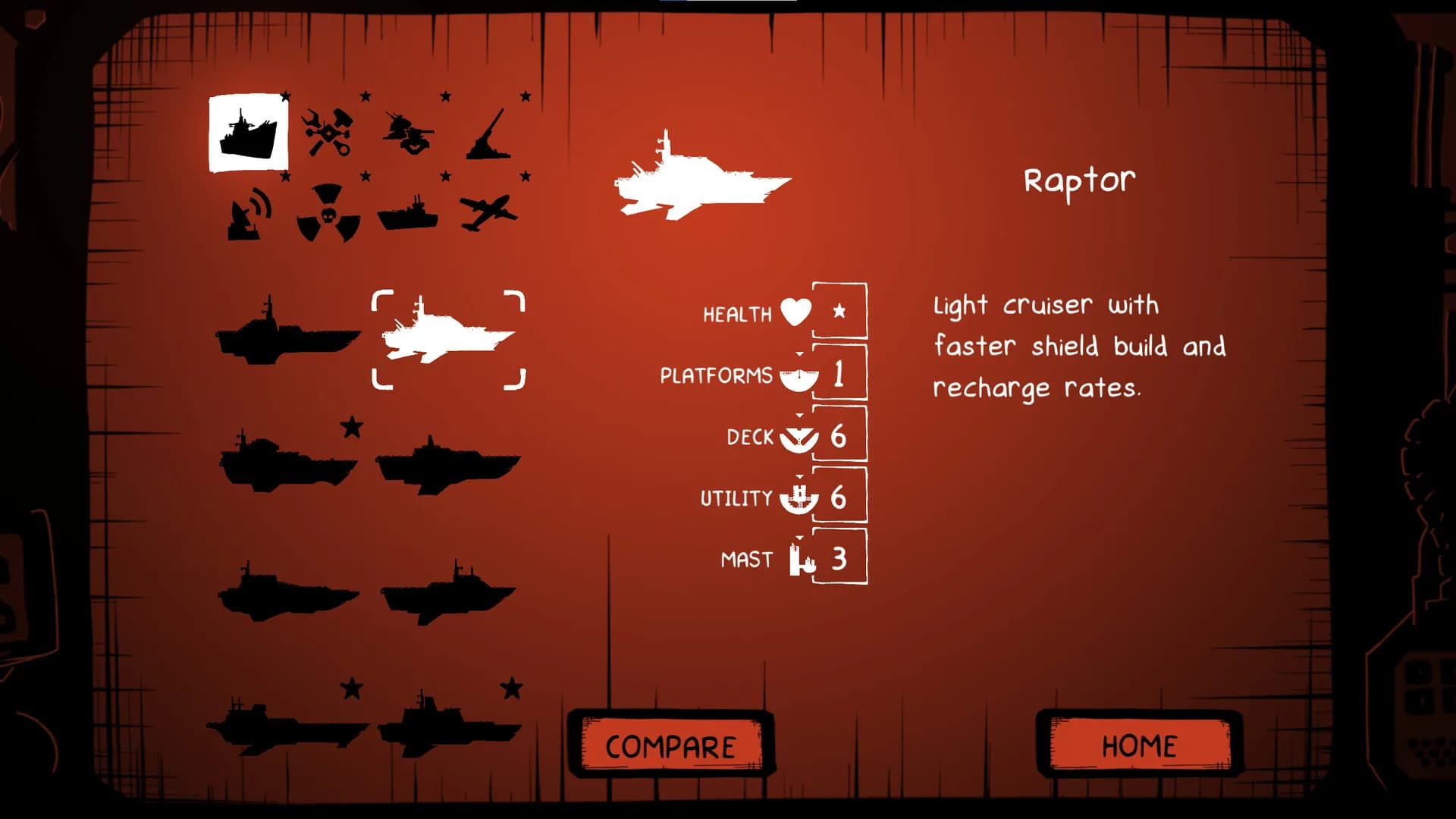Click the arrow above the Platforms stat box
Viewport: 1456px width, 819px height.
click(x=800, y=353)
